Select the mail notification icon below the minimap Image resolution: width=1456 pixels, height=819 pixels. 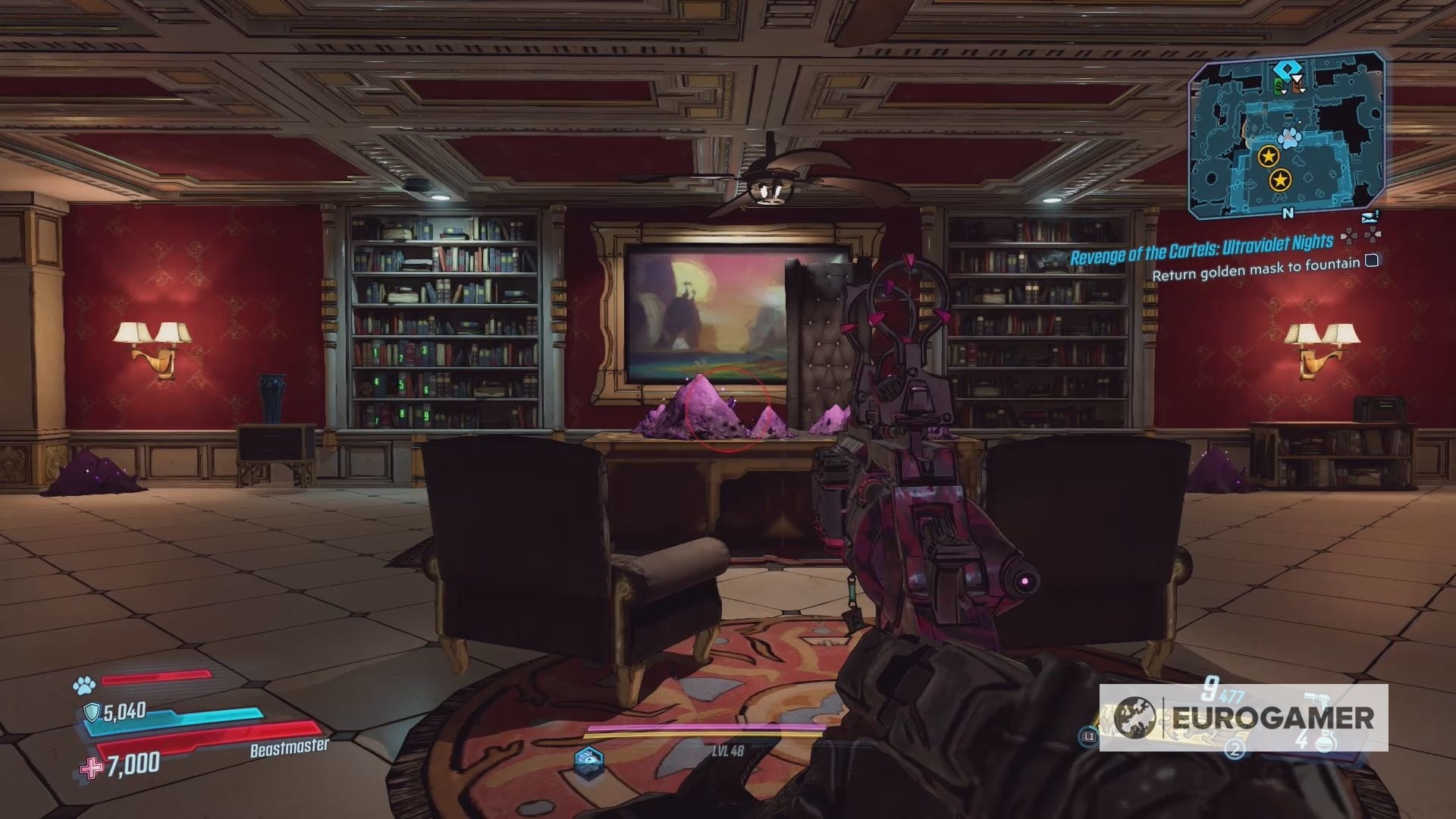1369,217
